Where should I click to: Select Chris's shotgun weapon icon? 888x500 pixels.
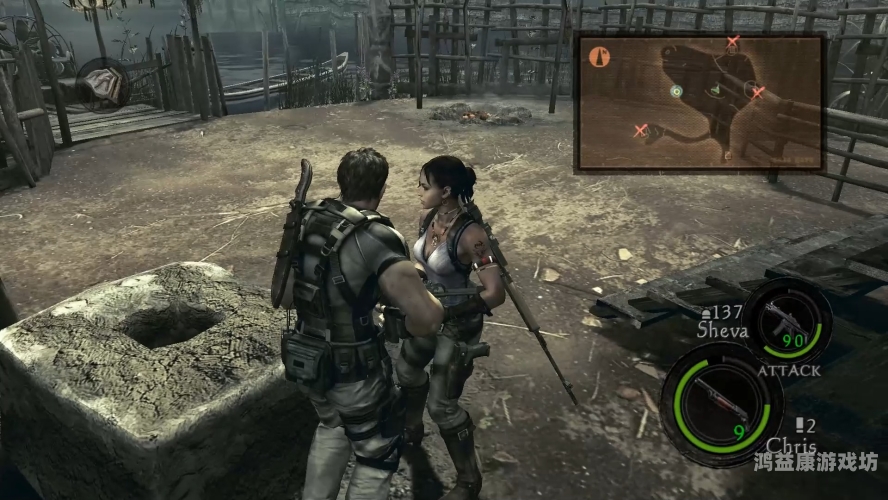tap(719, 396)
